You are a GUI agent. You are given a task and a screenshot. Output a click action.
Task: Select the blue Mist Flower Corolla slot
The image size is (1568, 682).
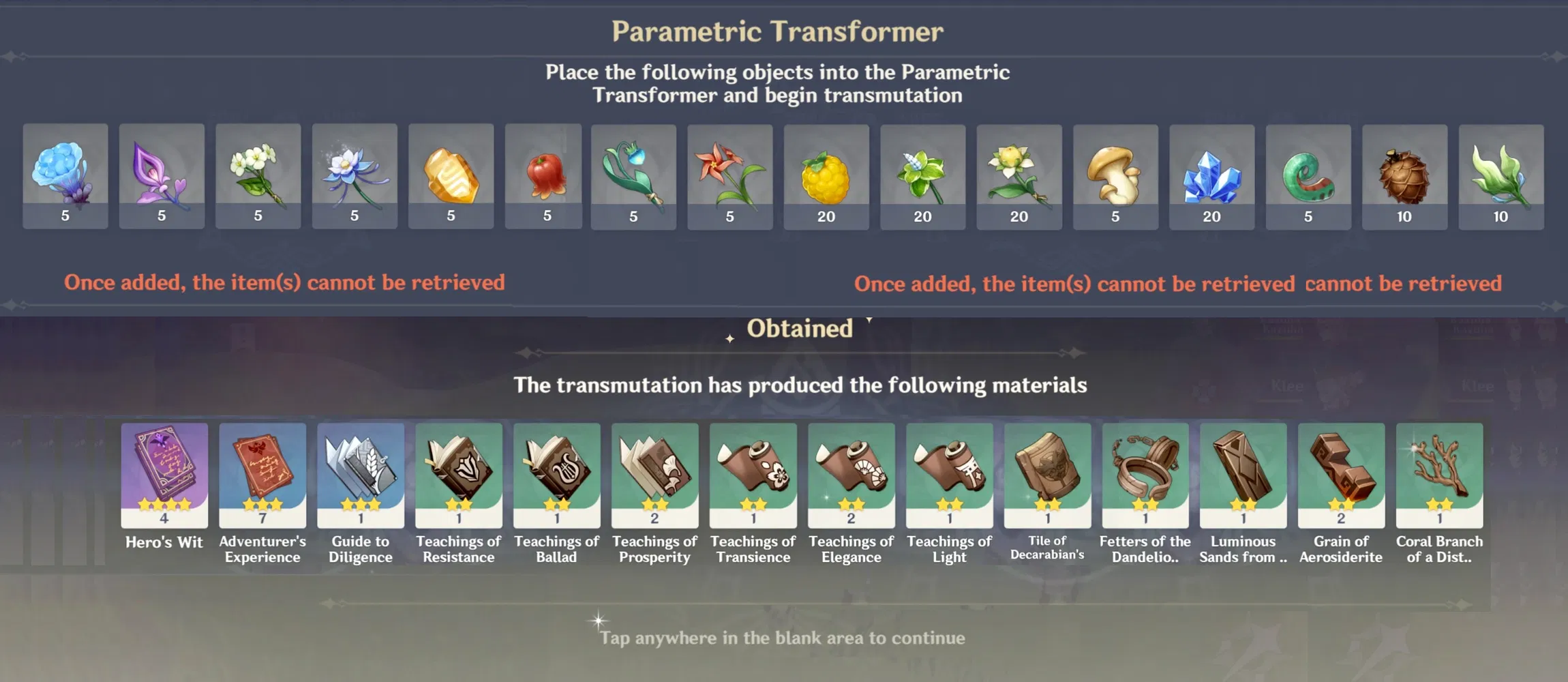(x=65, y=176)
